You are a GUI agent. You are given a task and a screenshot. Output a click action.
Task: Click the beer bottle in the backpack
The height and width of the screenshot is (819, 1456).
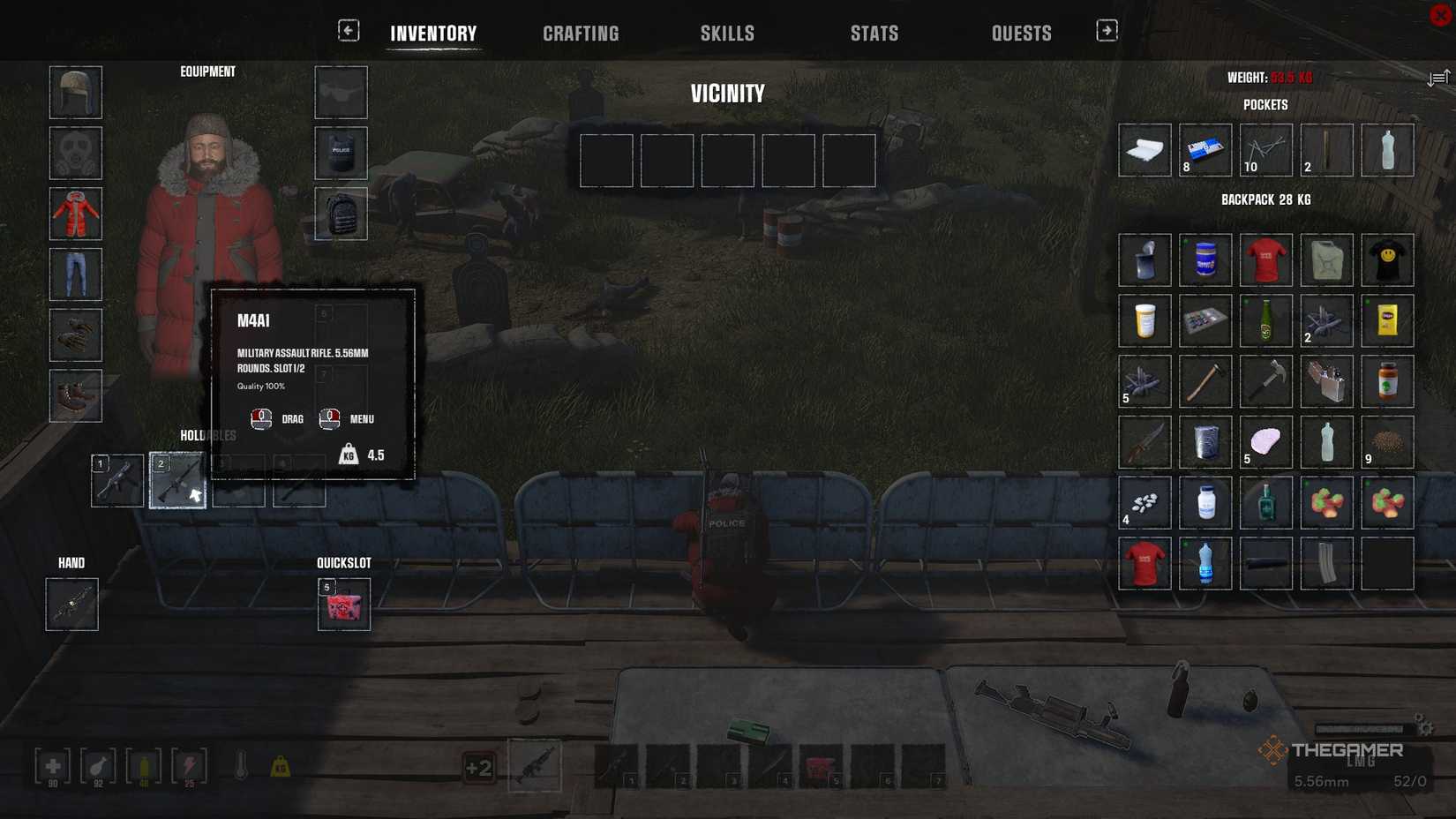pyautogui.click(x=1266, y=321)
